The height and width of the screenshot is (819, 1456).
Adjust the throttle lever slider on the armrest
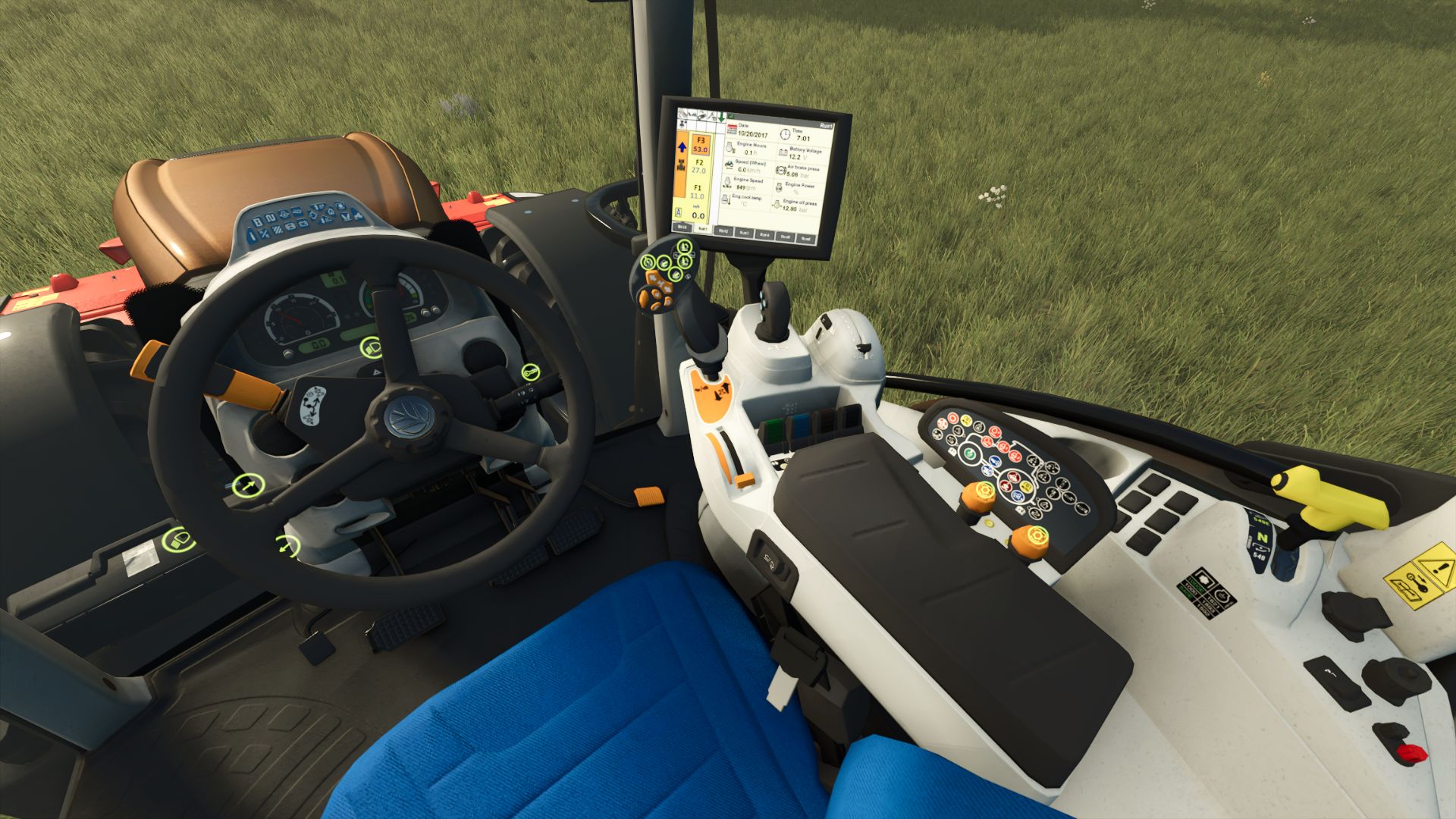click(x=745, y=480)
